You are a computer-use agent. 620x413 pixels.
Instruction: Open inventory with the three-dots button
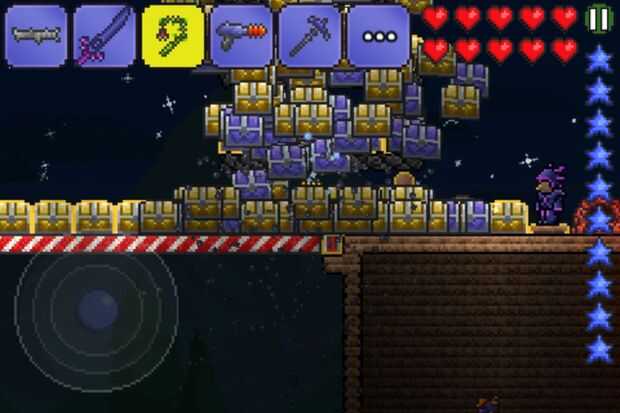(377, 36)
